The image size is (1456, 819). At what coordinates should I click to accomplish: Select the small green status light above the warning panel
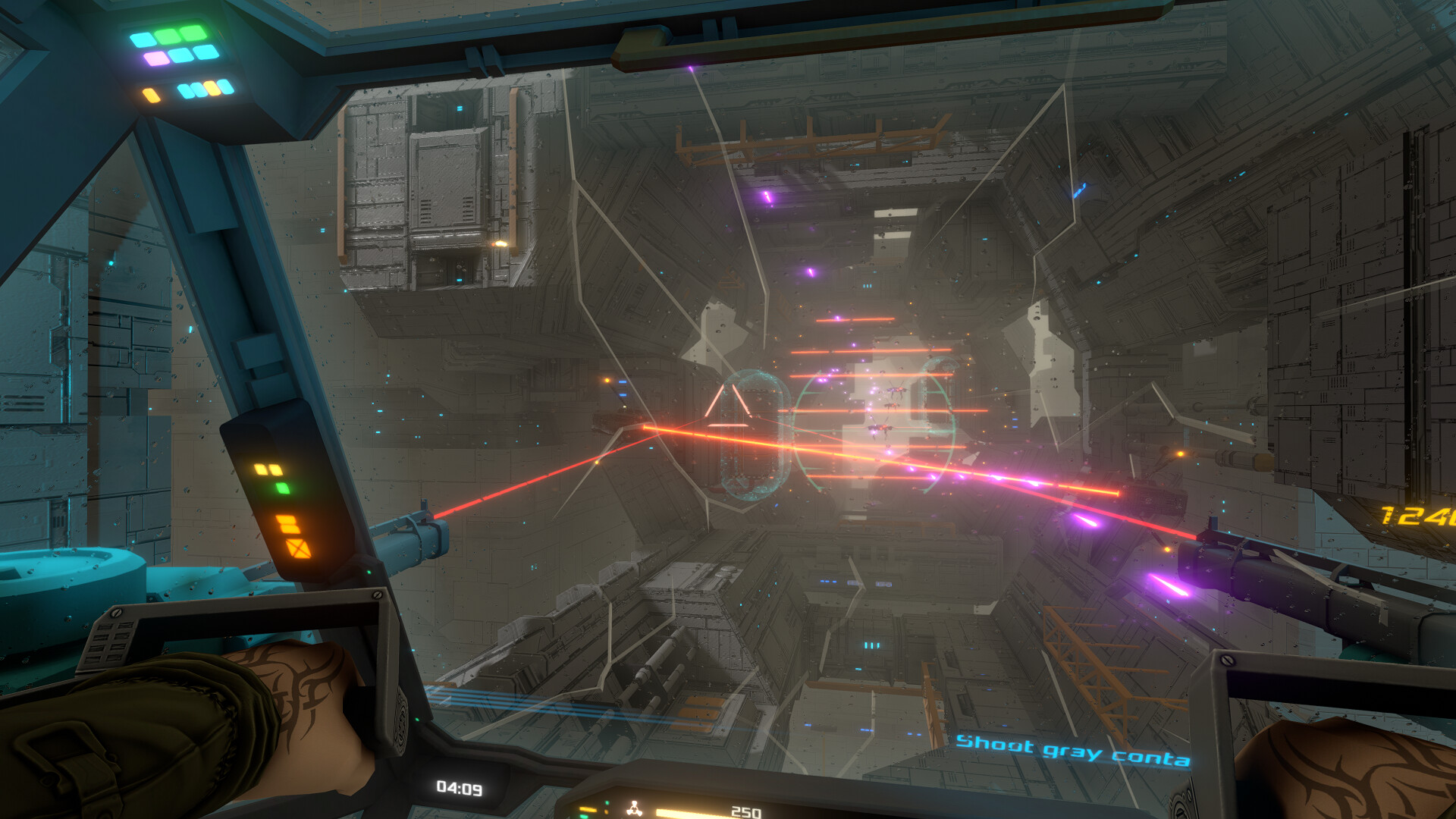click(x=283, y=488)
